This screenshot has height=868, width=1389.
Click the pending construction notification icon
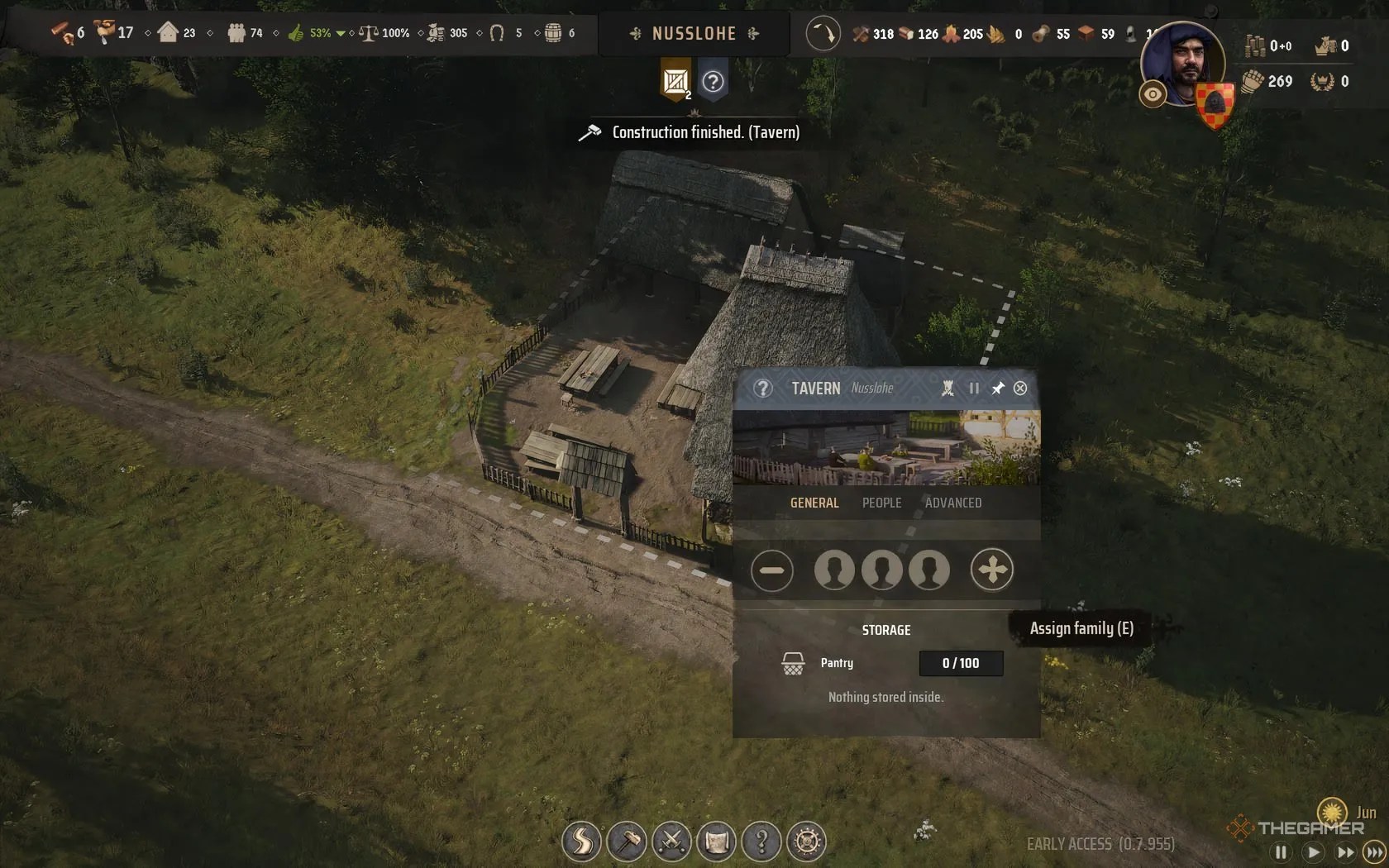675,82
